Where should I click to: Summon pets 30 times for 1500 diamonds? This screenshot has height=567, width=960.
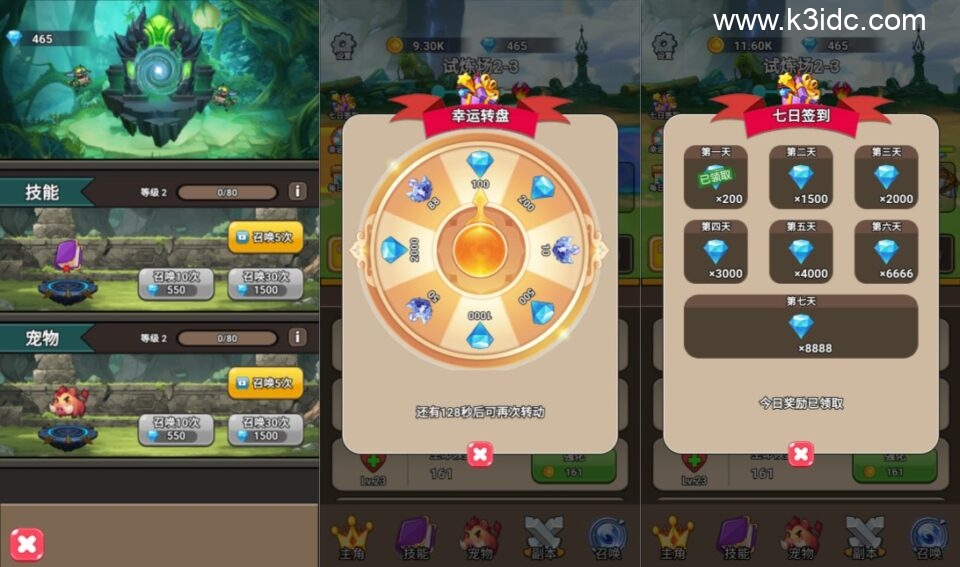(265, 429)
